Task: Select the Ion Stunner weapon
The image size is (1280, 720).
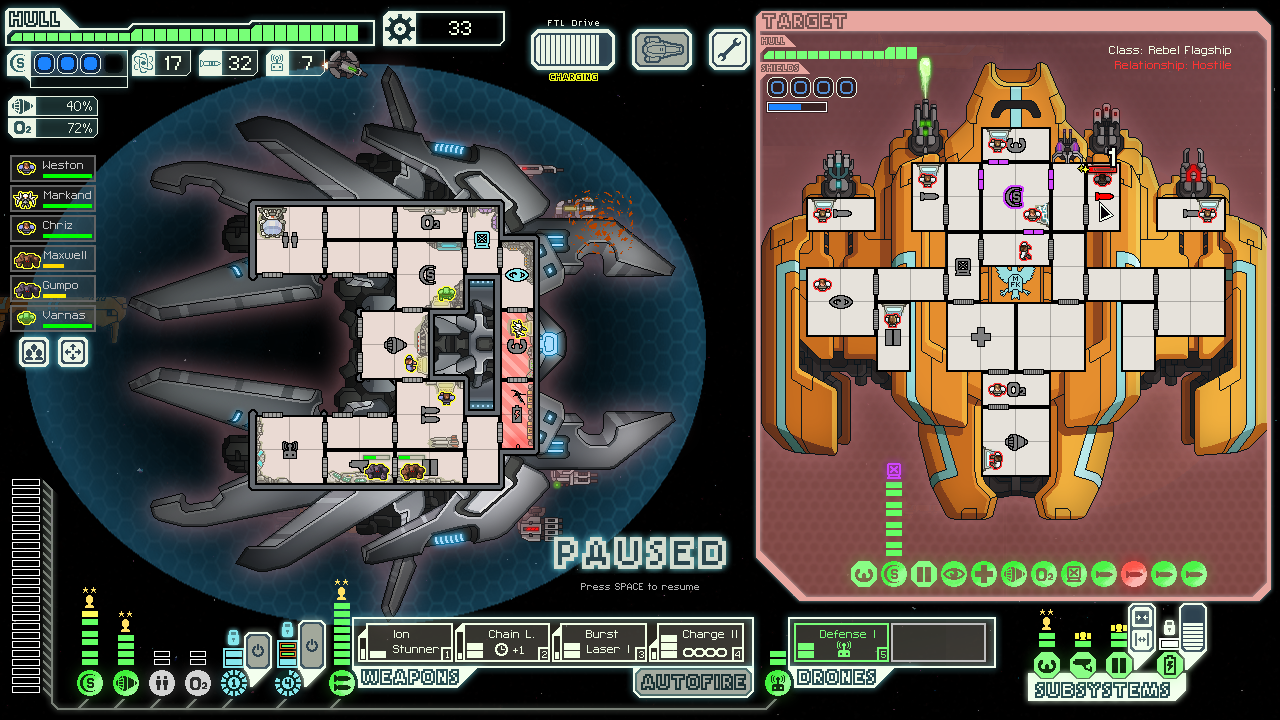Action: coord(407,642)
